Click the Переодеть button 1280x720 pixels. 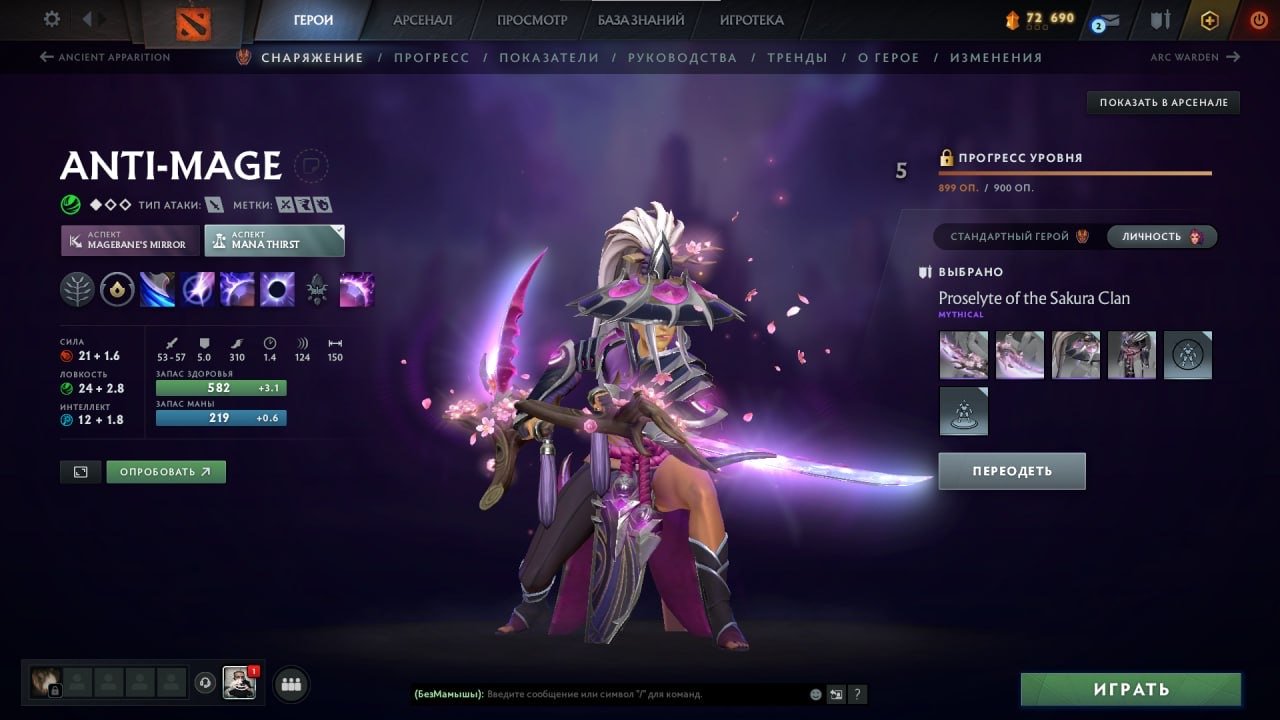coord(1011,471)
